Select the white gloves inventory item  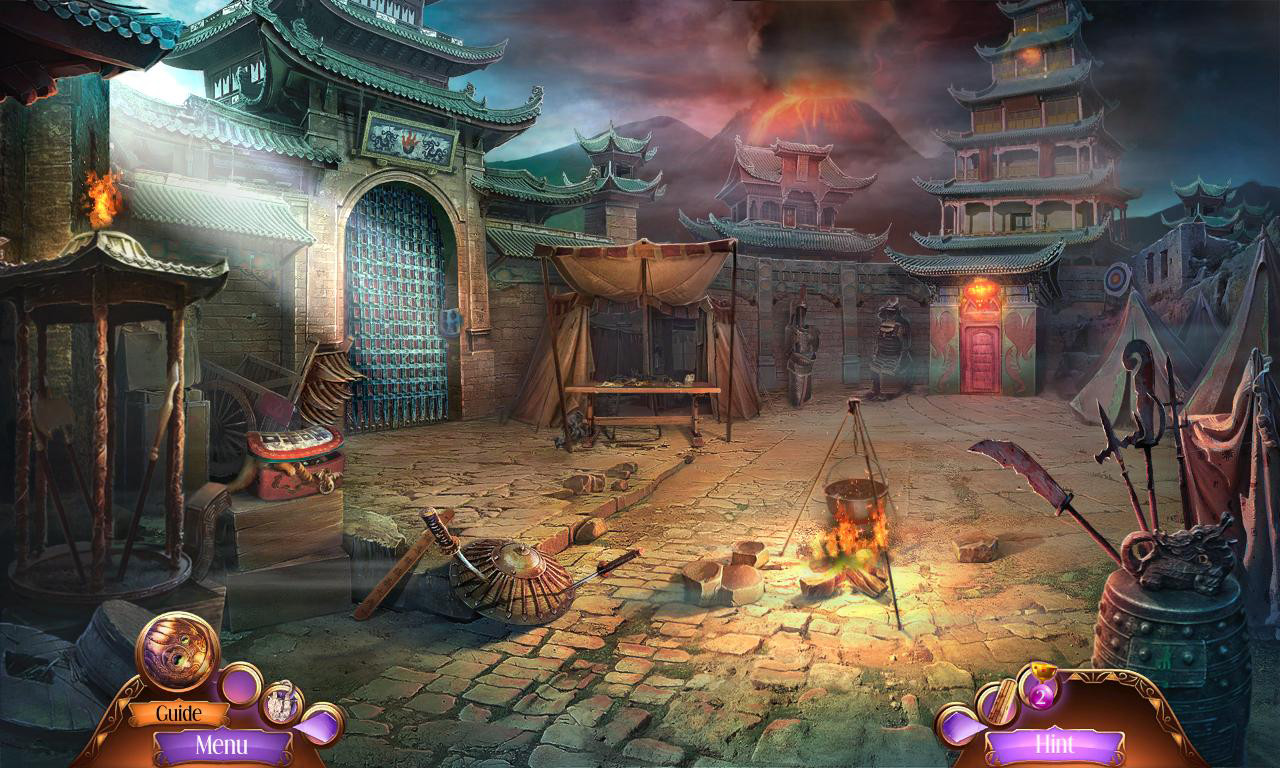coord(282,705)
